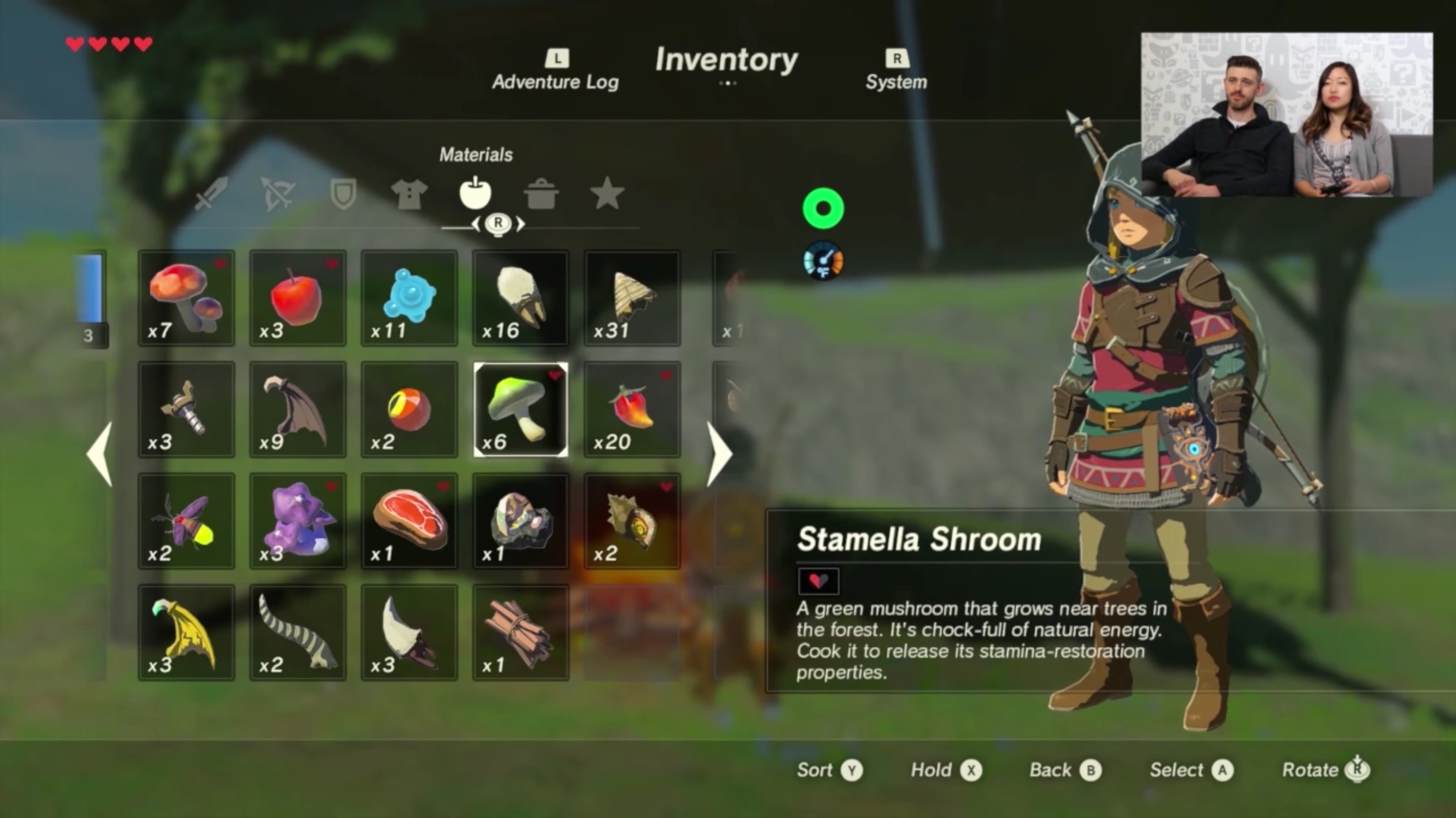Open the cooked food pot category
Screen dimensions: 1456x818
[541, 194]
